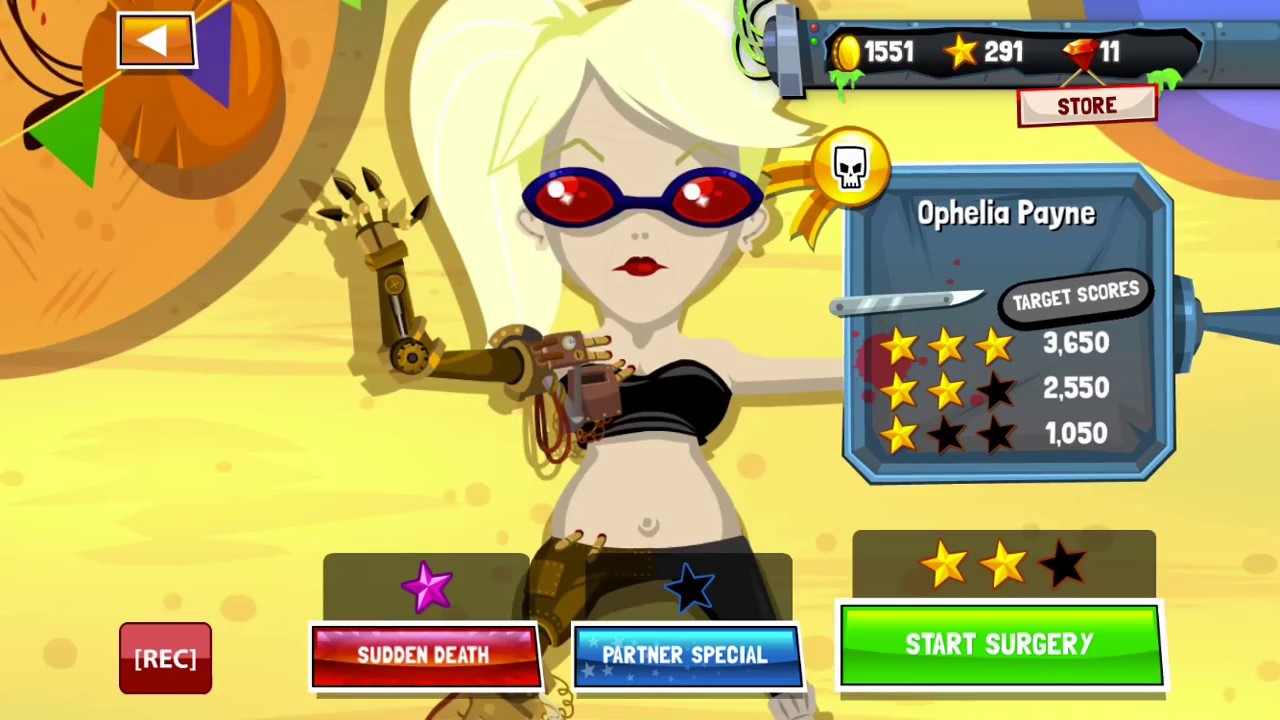Tap the red [REC] record button
This screenshot has width=1280, height=720.
(x=165, y=658)
